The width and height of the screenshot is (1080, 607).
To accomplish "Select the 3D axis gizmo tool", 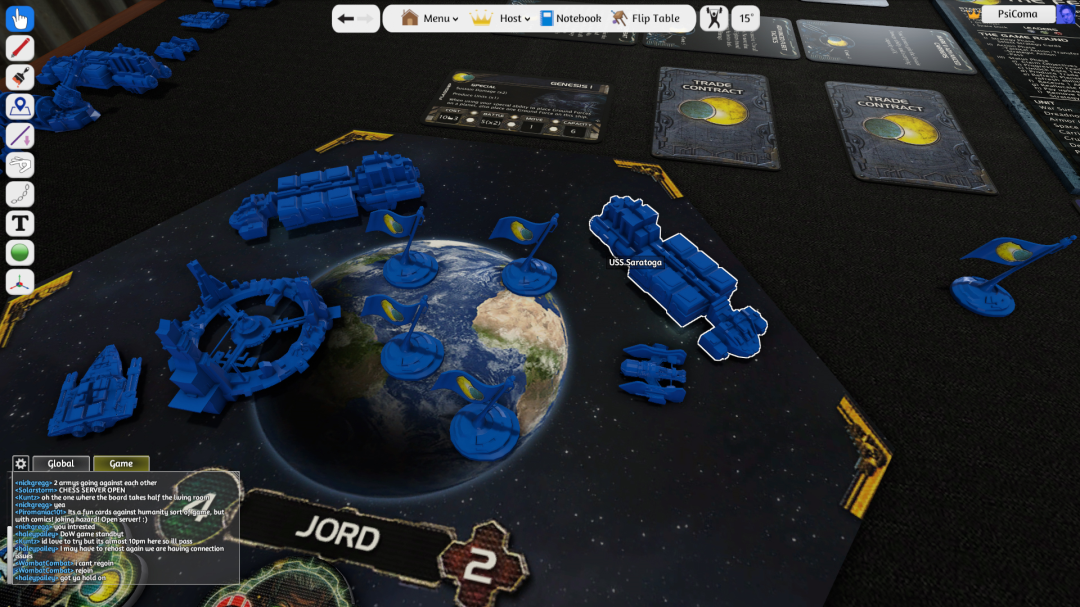I will (x=20, y=282).
